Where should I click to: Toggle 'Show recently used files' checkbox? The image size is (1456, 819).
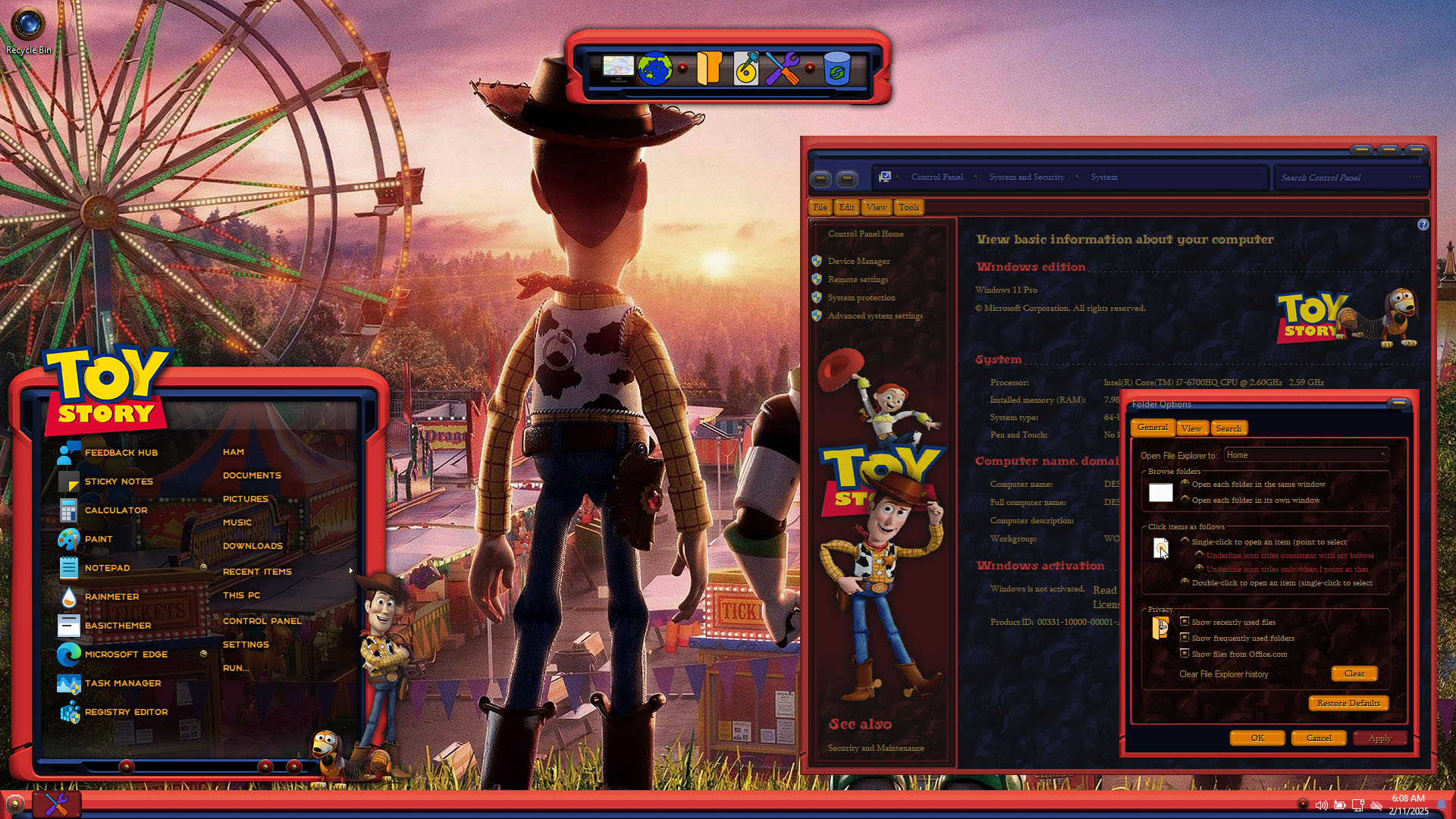pyautogui.click(x=1185, y=622)
